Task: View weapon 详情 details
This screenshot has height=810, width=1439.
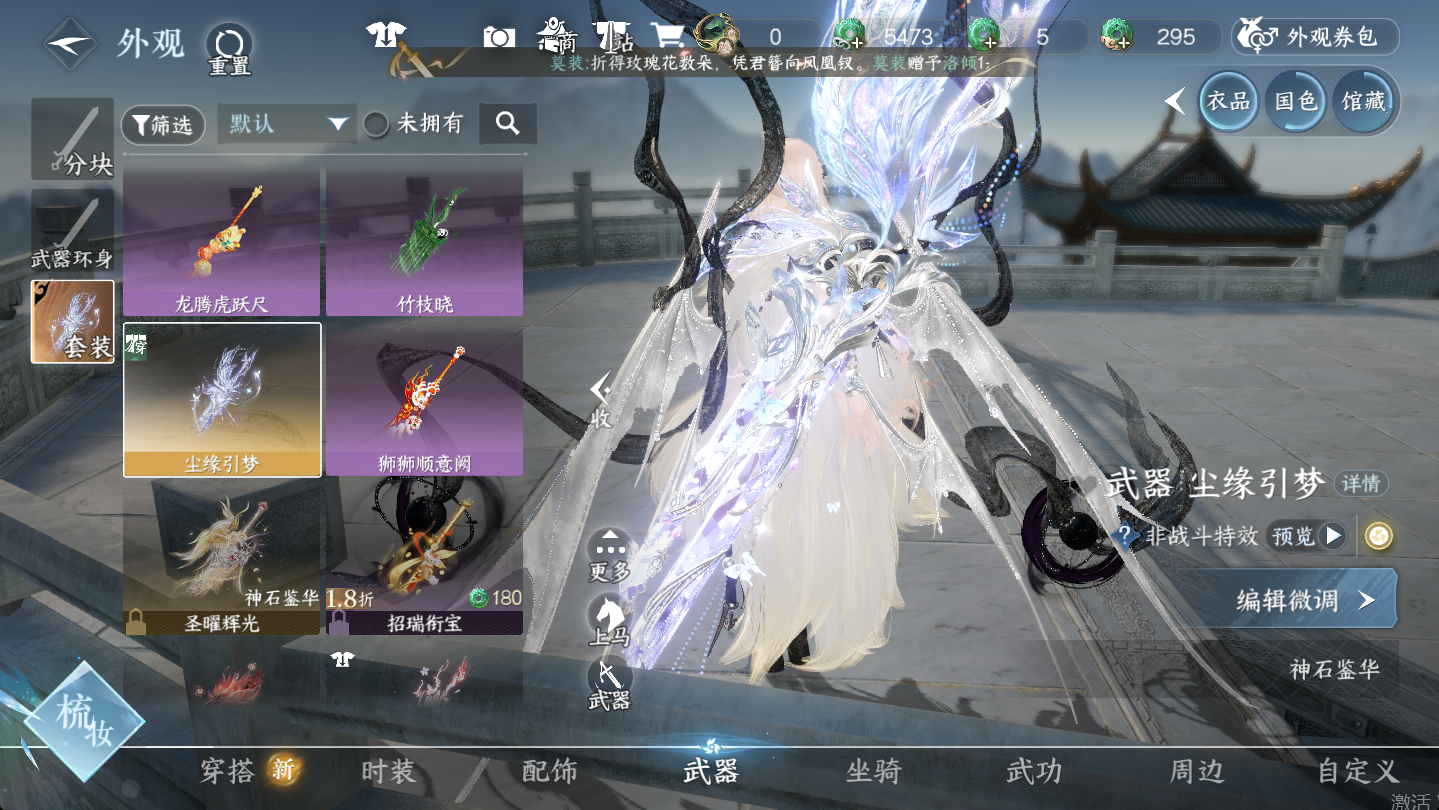Action: (x=1360, y=484)
